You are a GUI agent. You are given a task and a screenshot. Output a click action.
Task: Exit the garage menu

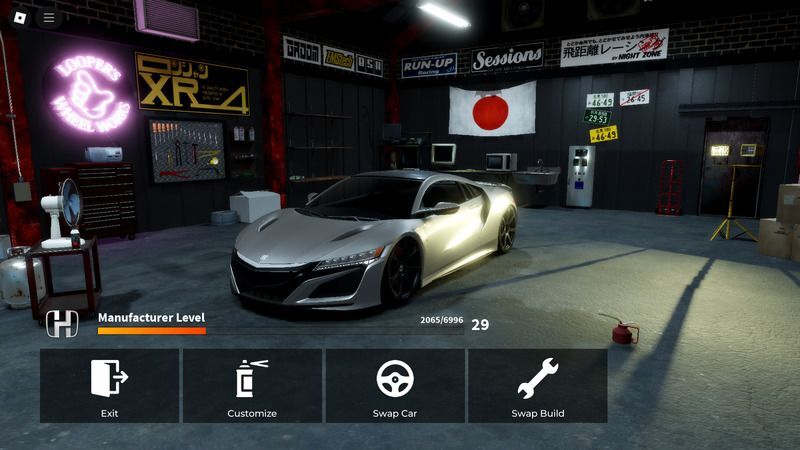coord(109,385)
